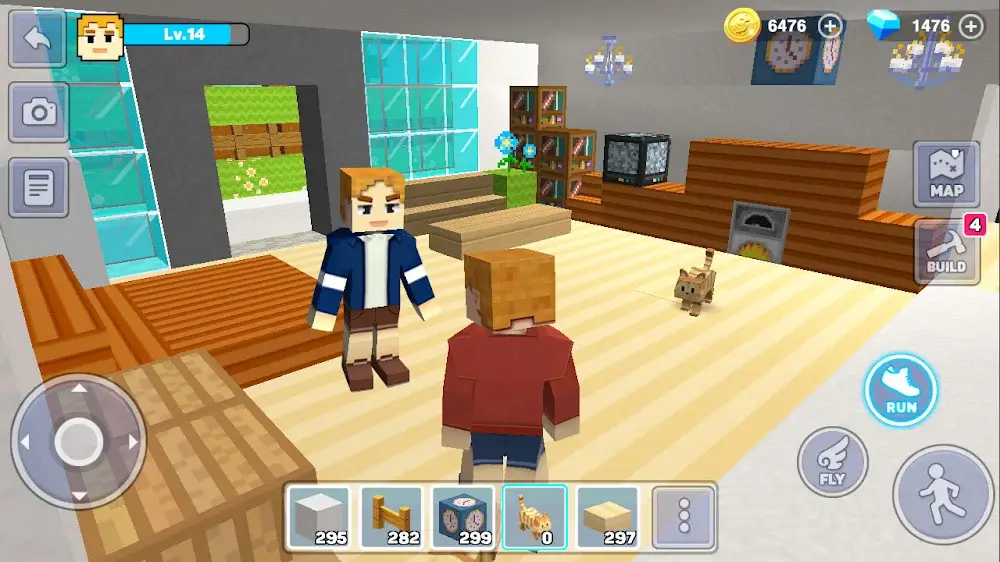Image resolution: width=1000 pixels, height=562 pixels.
Task: Select the orange cat hotbar slot
Action: pos(535,518)
